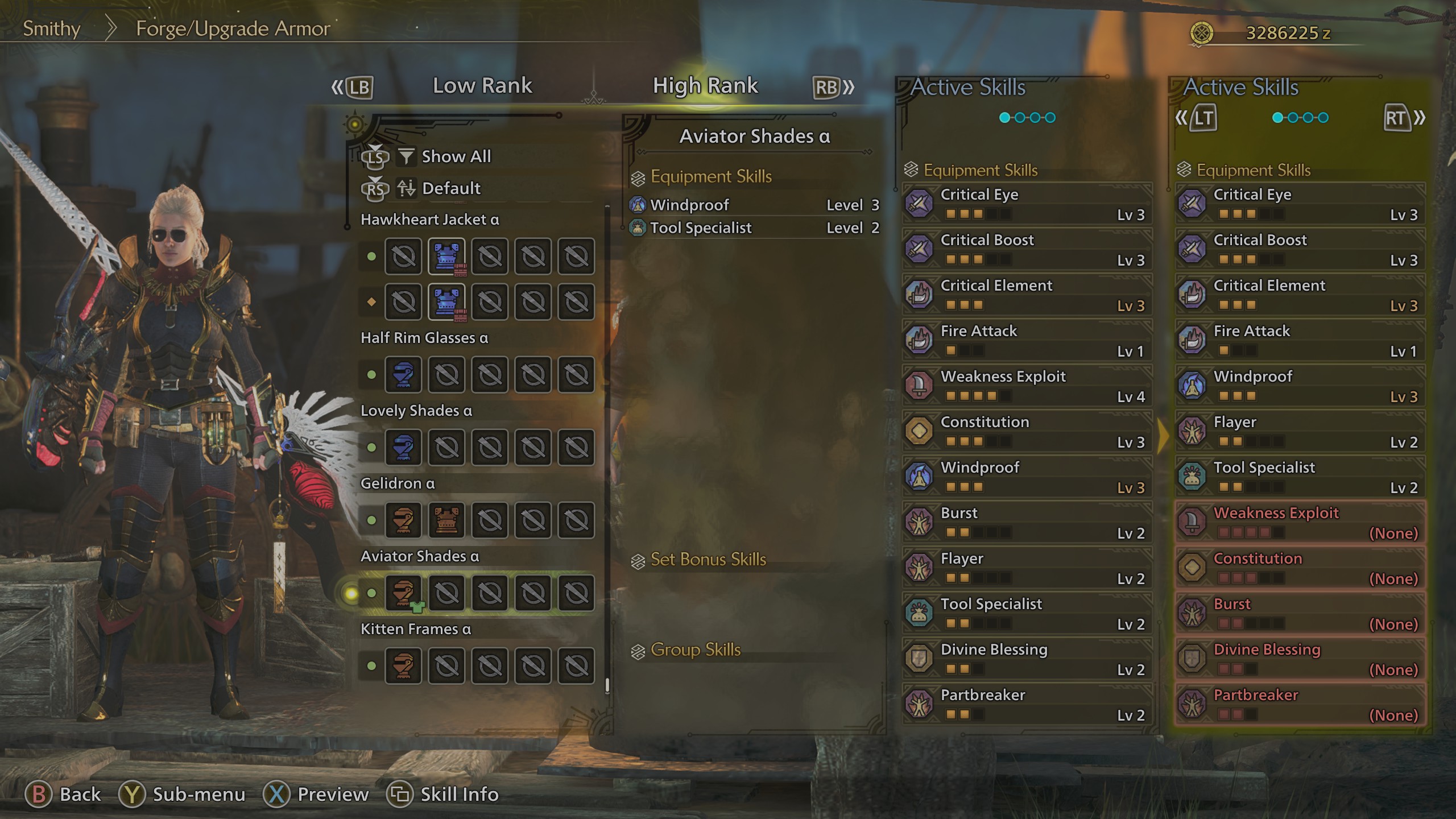1456x819 pixels.
Task: Open Skill Info
Action: pos(458,794)
